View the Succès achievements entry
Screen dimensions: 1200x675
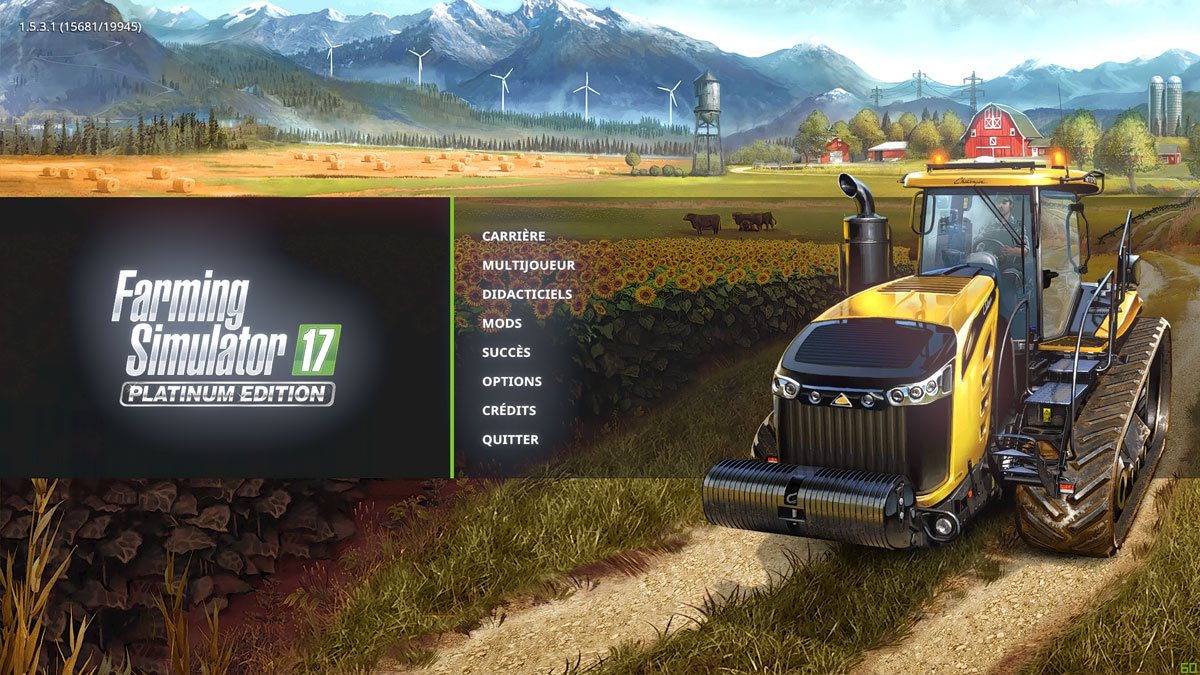coord(506,352)
